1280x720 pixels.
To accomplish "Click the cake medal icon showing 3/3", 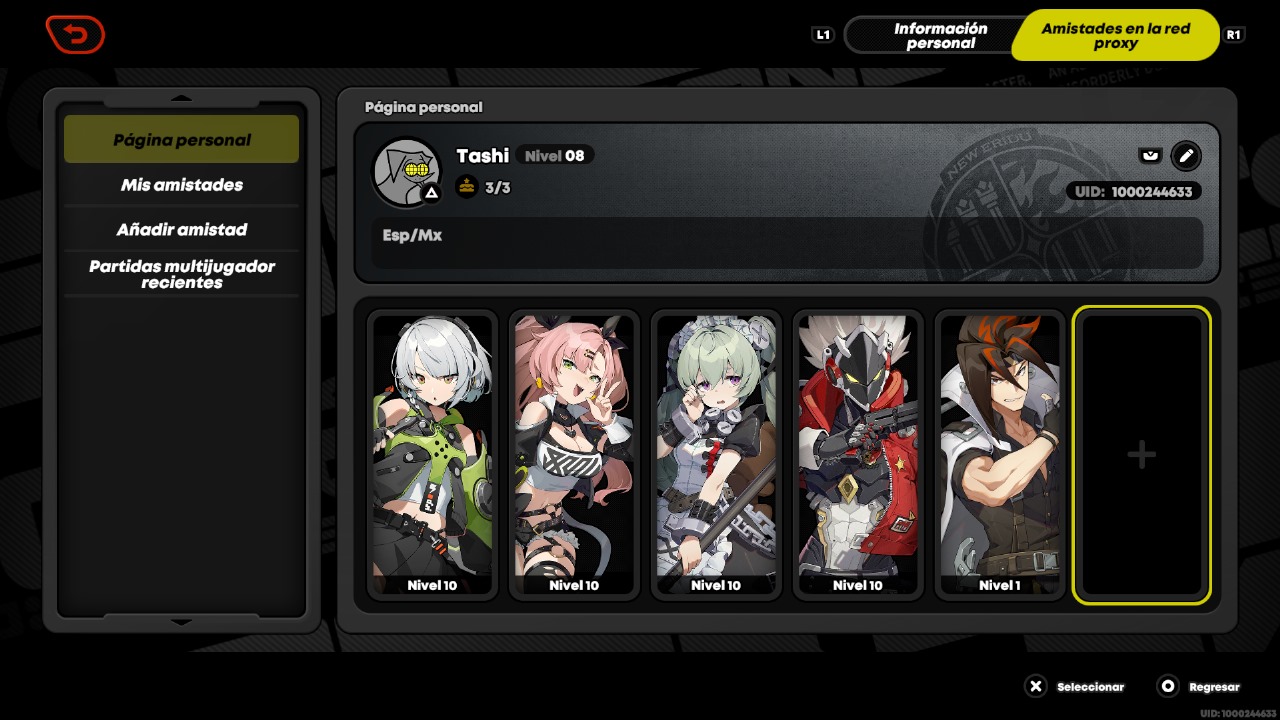I will click(x=467, y=187).
